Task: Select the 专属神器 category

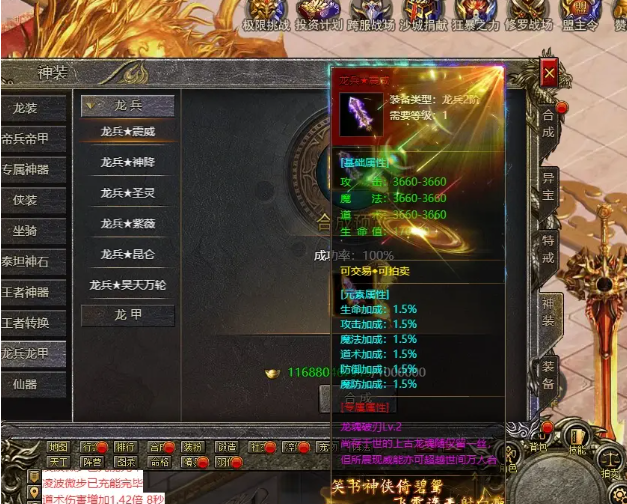Action: click(28, 169)
